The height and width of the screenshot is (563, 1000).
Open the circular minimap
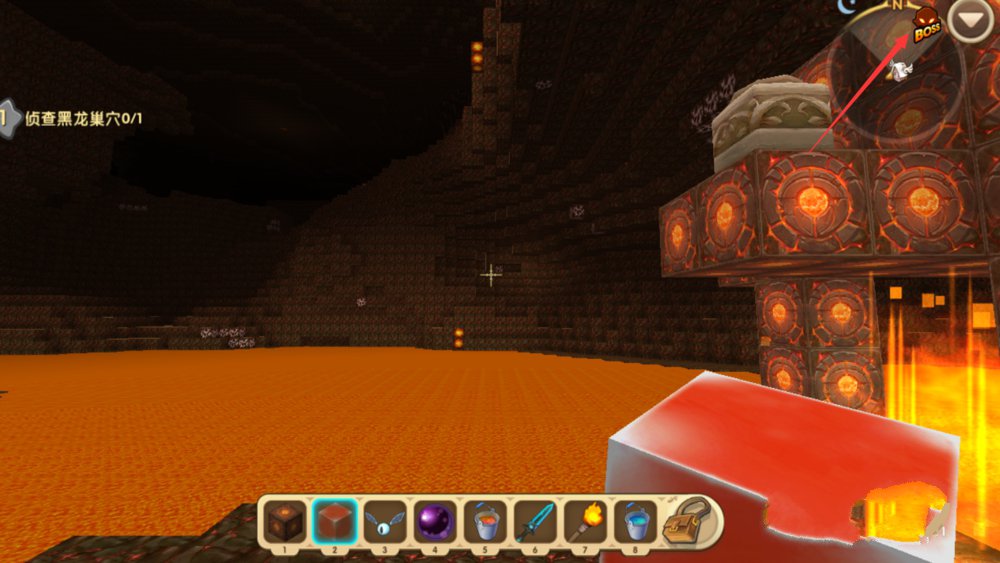[895, 80]
